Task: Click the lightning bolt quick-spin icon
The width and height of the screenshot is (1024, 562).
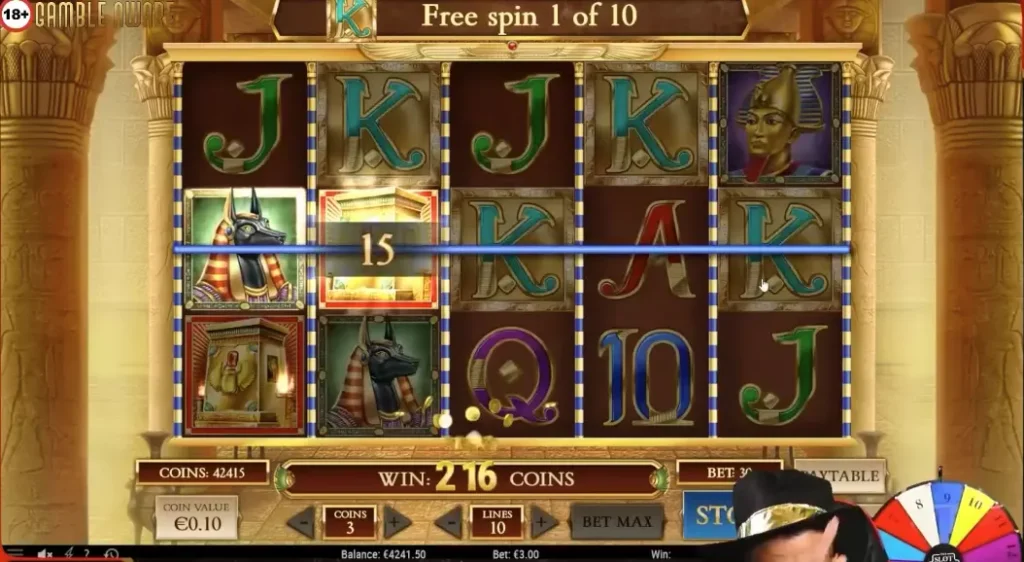Action: [68, 554]
